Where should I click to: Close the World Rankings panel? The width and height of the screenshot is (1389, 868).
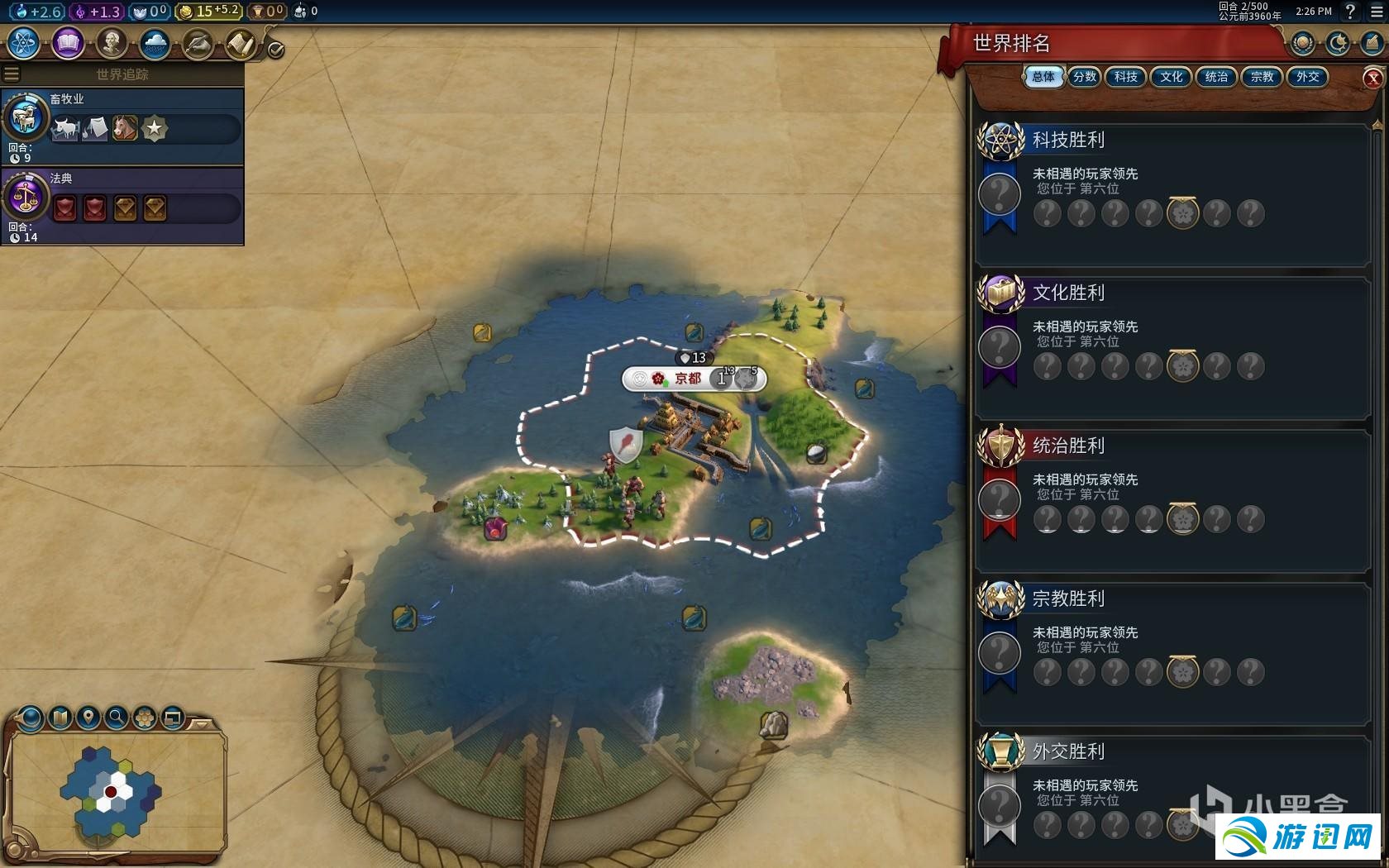1372,78
